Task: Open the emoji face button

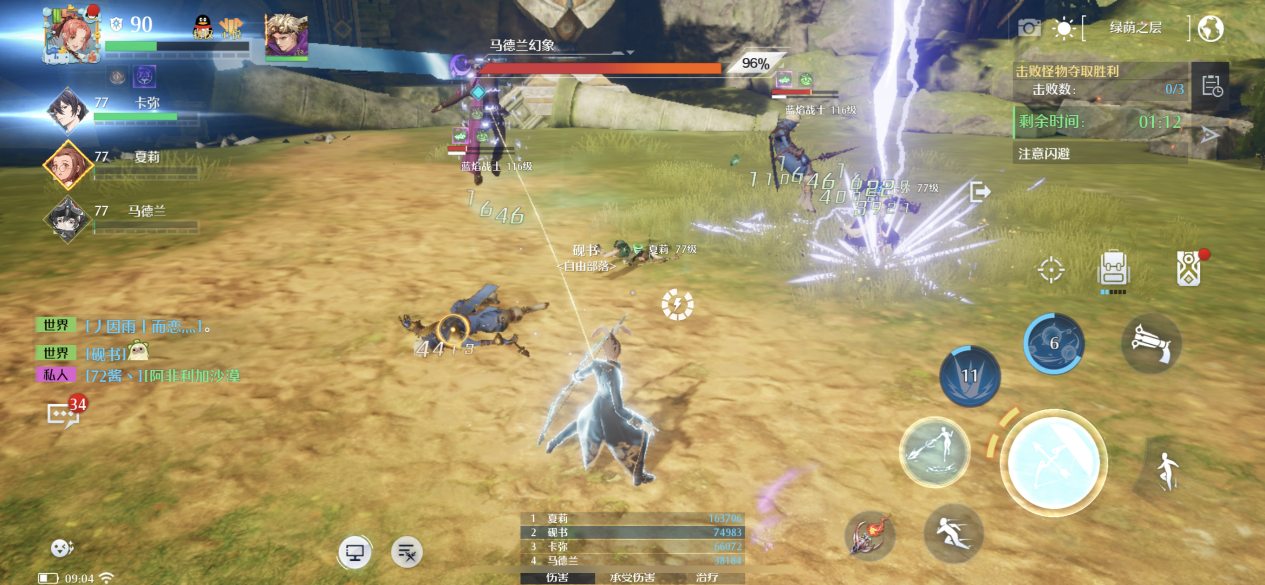Action: pos(62,548)
